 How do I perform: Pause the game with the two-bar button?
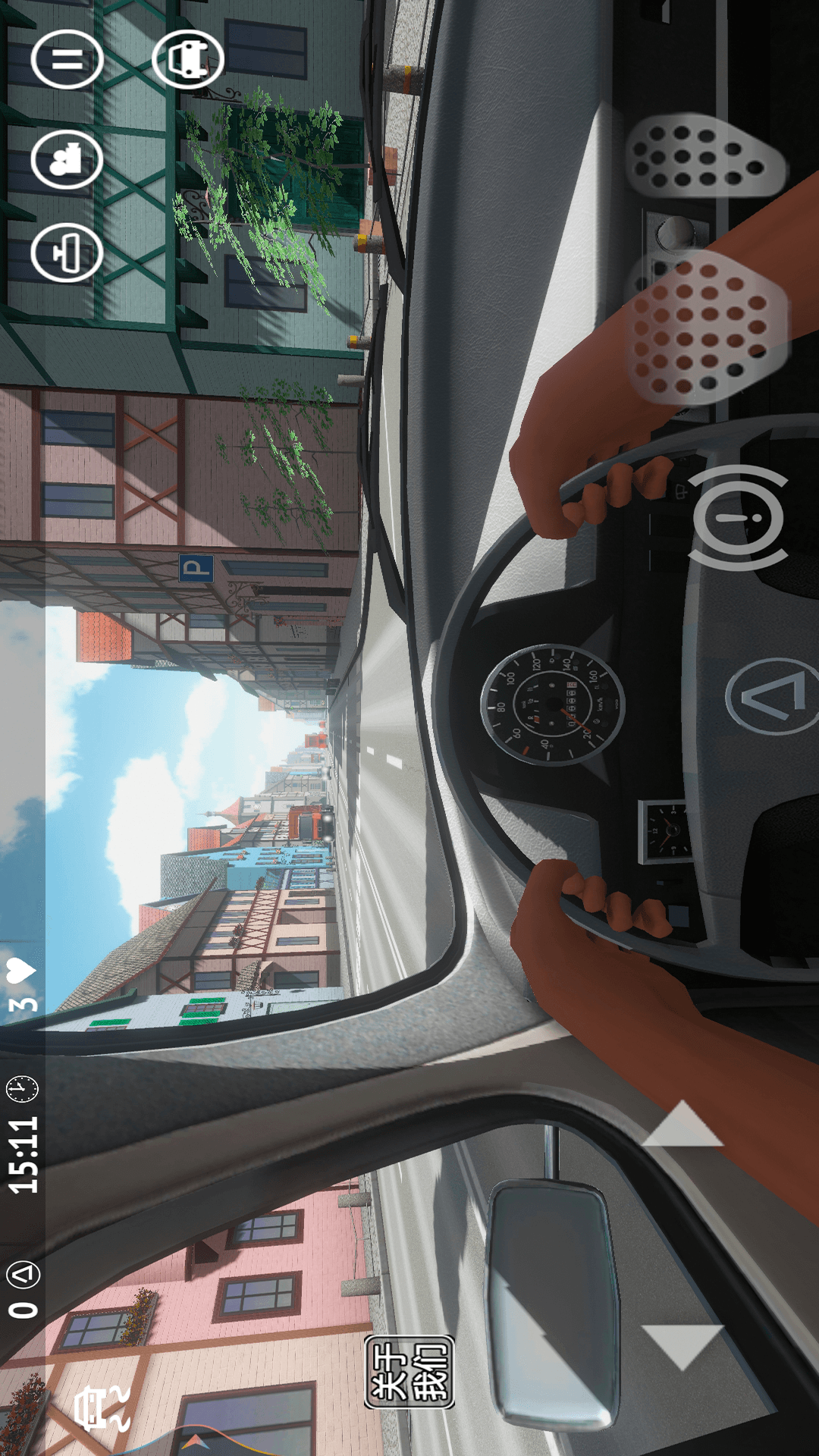pyautogui.click(x=67, y=59)
